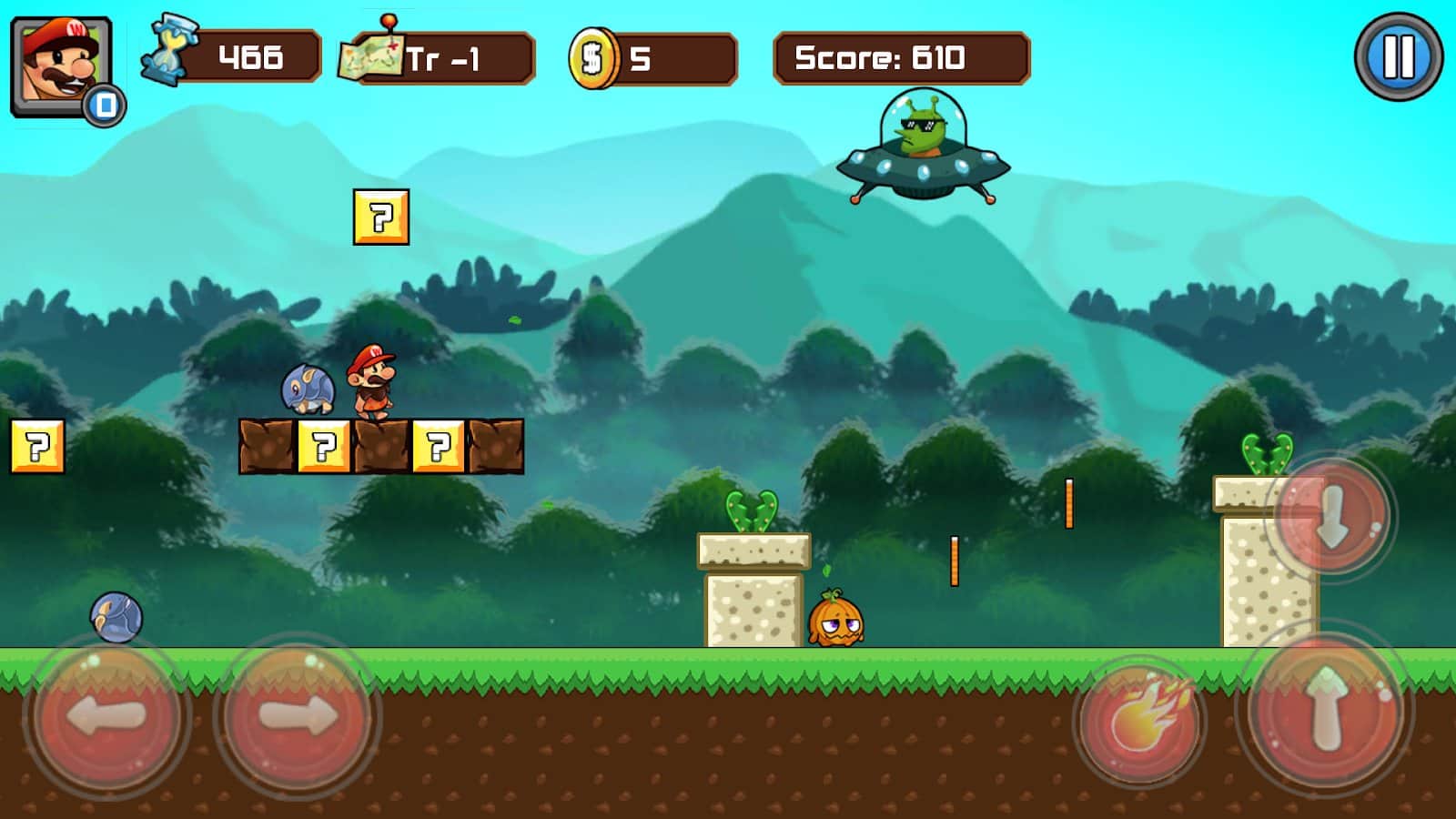Shoot a fireball with the fire button
The height and width of the screenshot is (819, 1456).
pos(1141,719)
